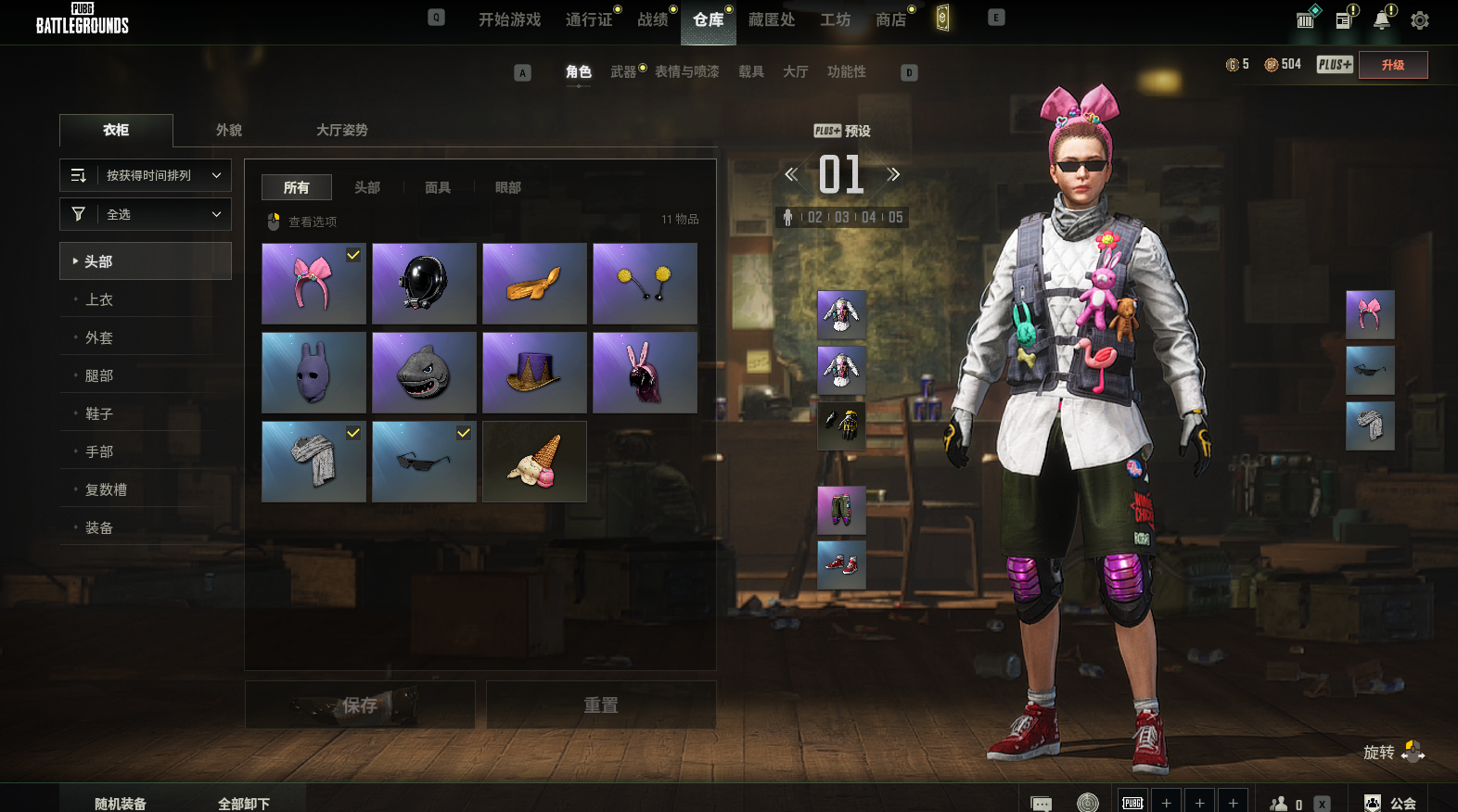Viewport: 1458px width, 812px height.
Task: Pick the ice cream cone hat item
Action: click(534, 462)
